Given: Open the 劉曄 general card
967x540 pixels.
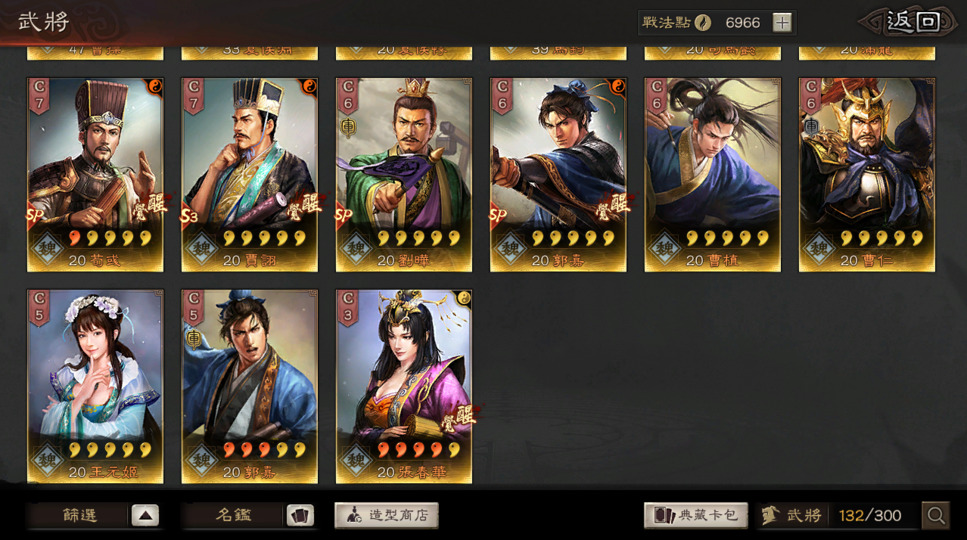Looking at the screenshot, I should [x=403, y=175].
